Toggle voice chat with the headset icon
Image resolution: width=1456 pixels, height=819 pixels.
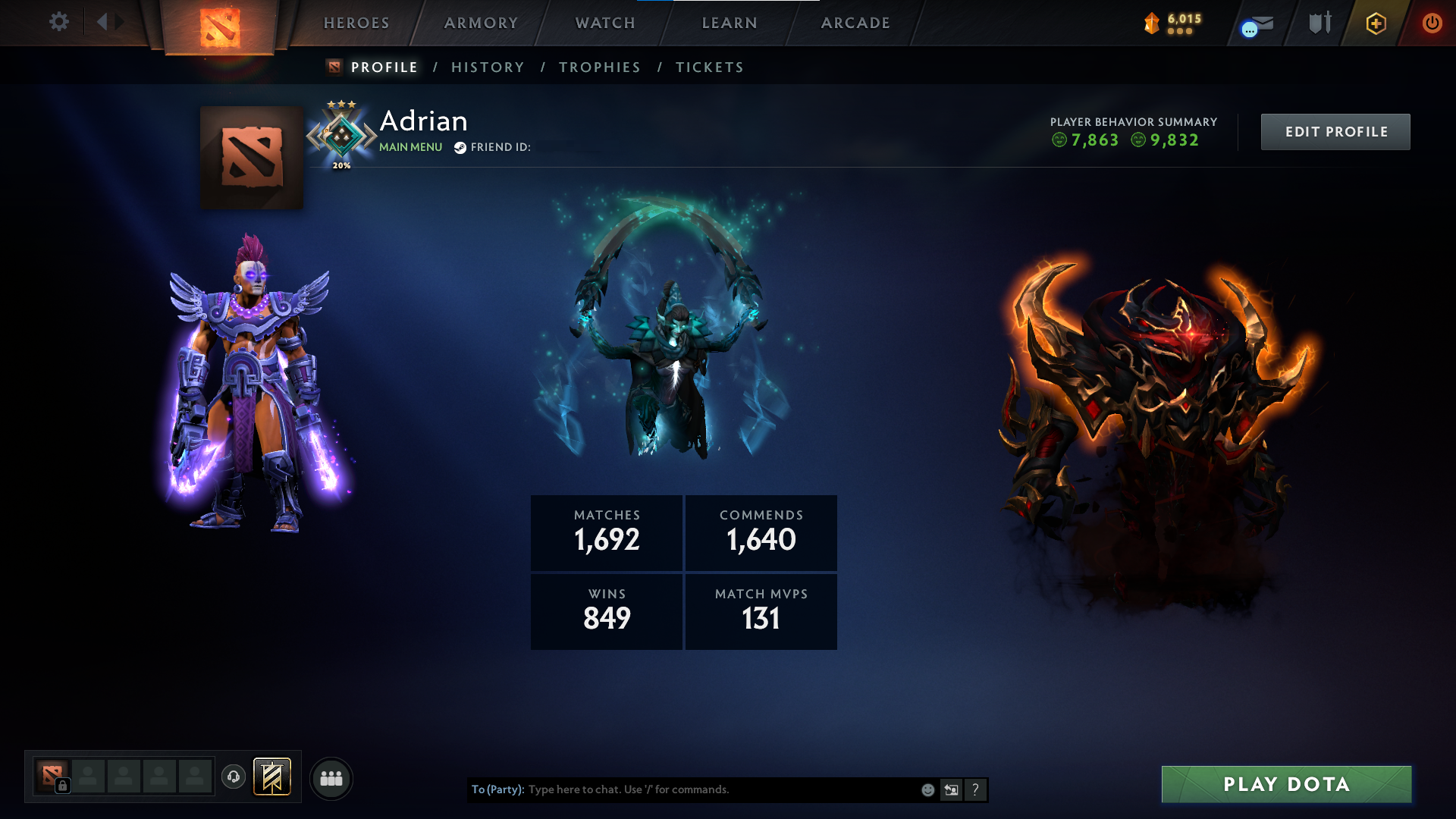coord(233,777)
